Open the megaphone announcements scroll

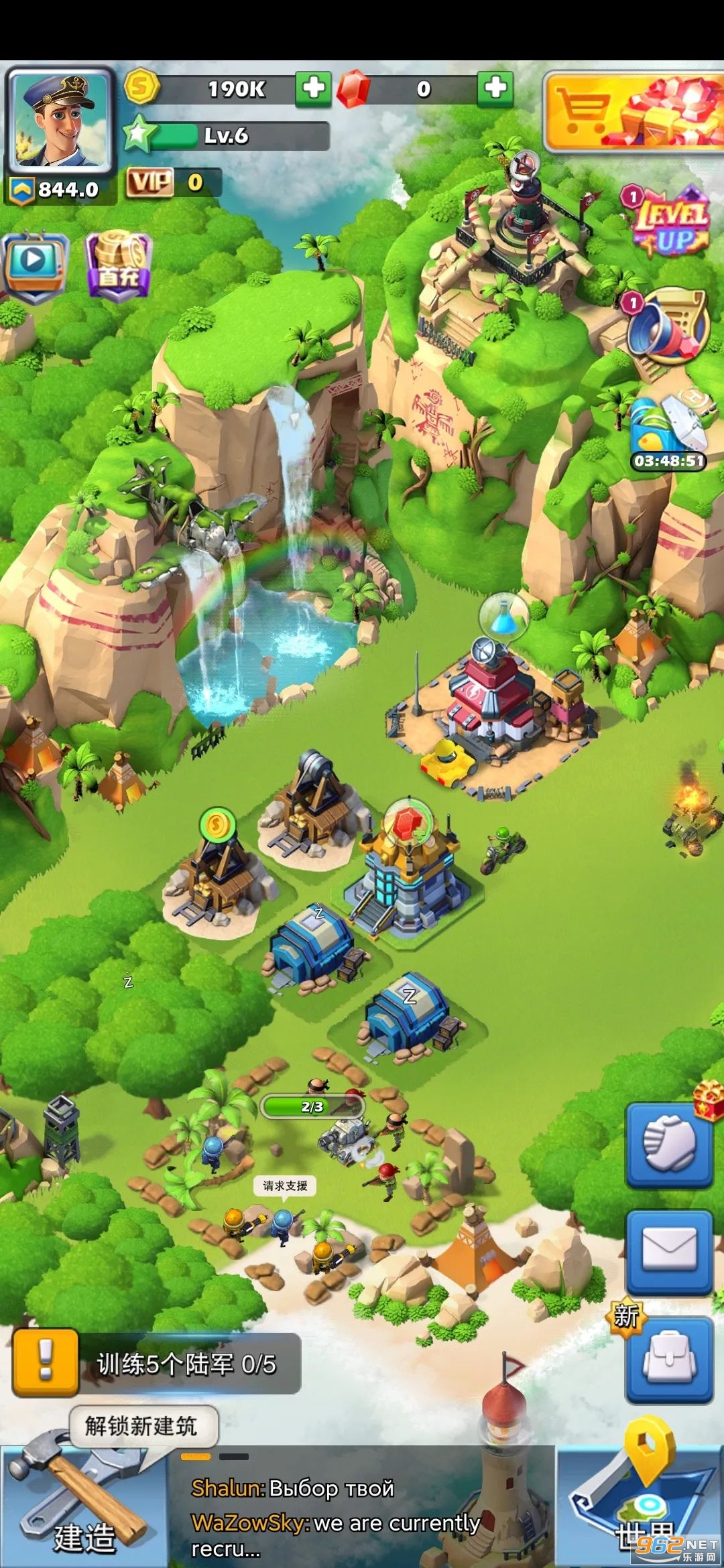668,326
